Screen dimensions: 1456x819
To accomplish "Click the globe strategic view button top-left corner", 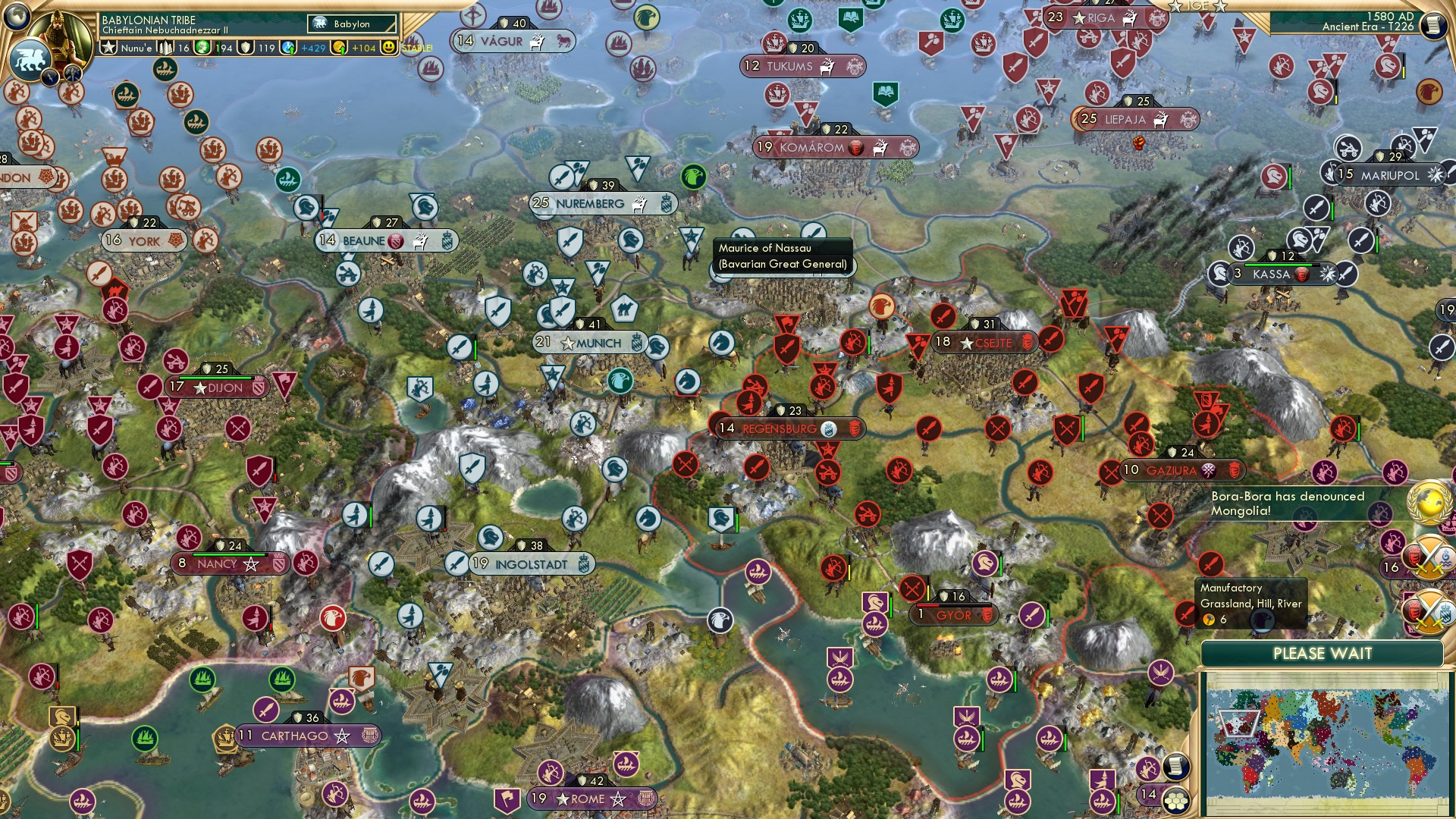I will coord(17,17).
